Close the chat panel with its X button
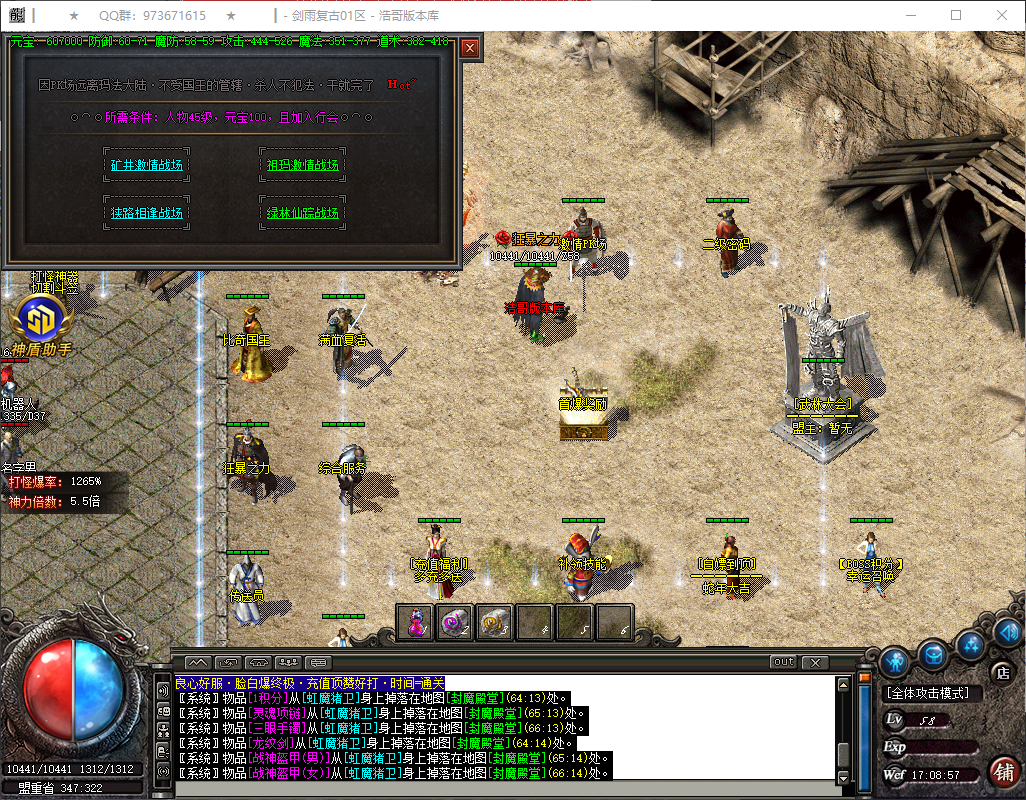The width and height of the screenshot is (1026, 800). 815,662
